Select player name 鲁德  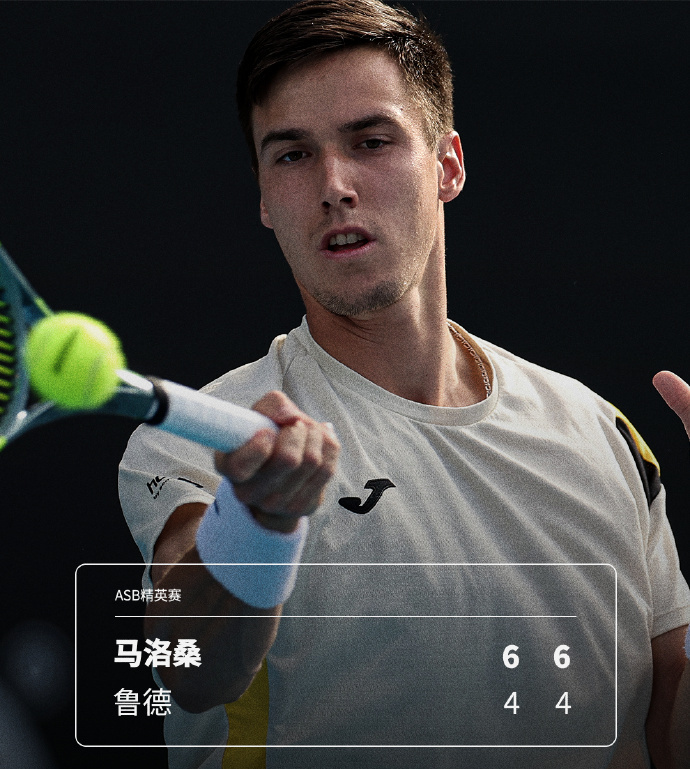click(142, 702)
